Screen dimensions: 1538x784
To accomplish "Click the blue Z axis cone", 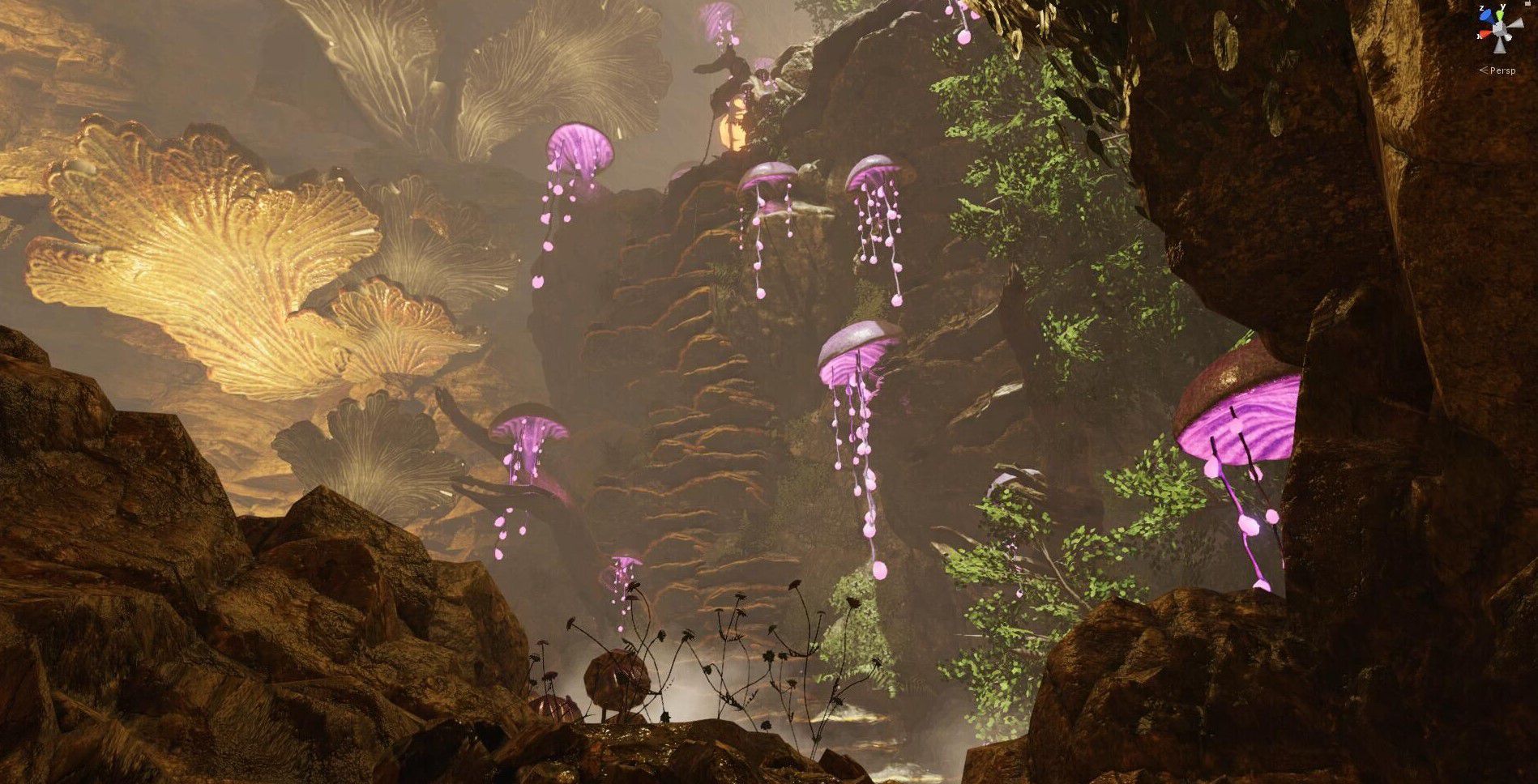I will tap(1485, 16).
